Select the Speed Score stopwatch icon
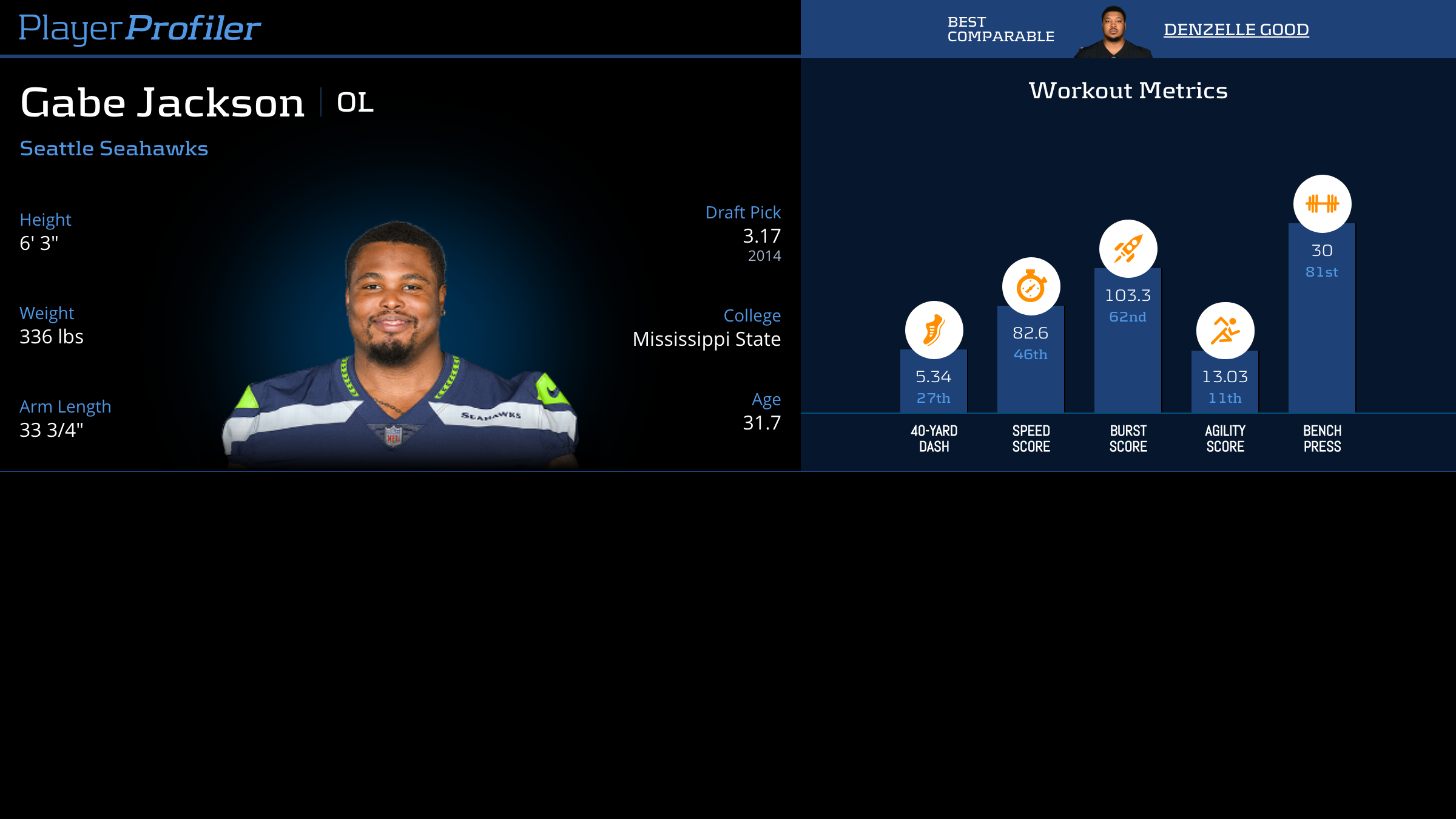 coord(1031,286)
